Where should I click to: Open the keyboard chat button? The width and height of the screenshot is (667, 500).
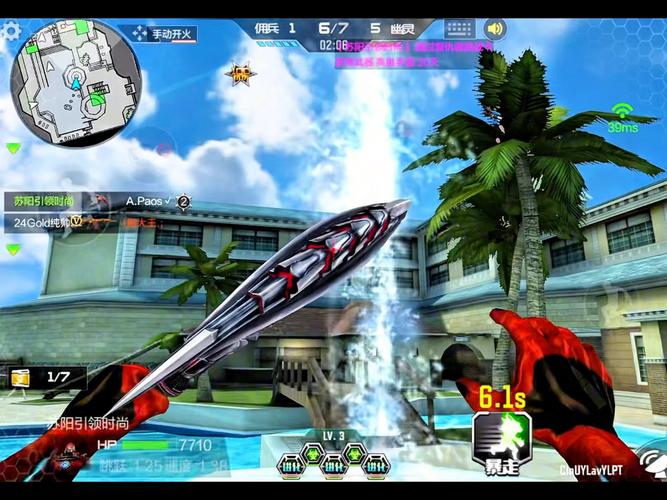coord(460,29)
